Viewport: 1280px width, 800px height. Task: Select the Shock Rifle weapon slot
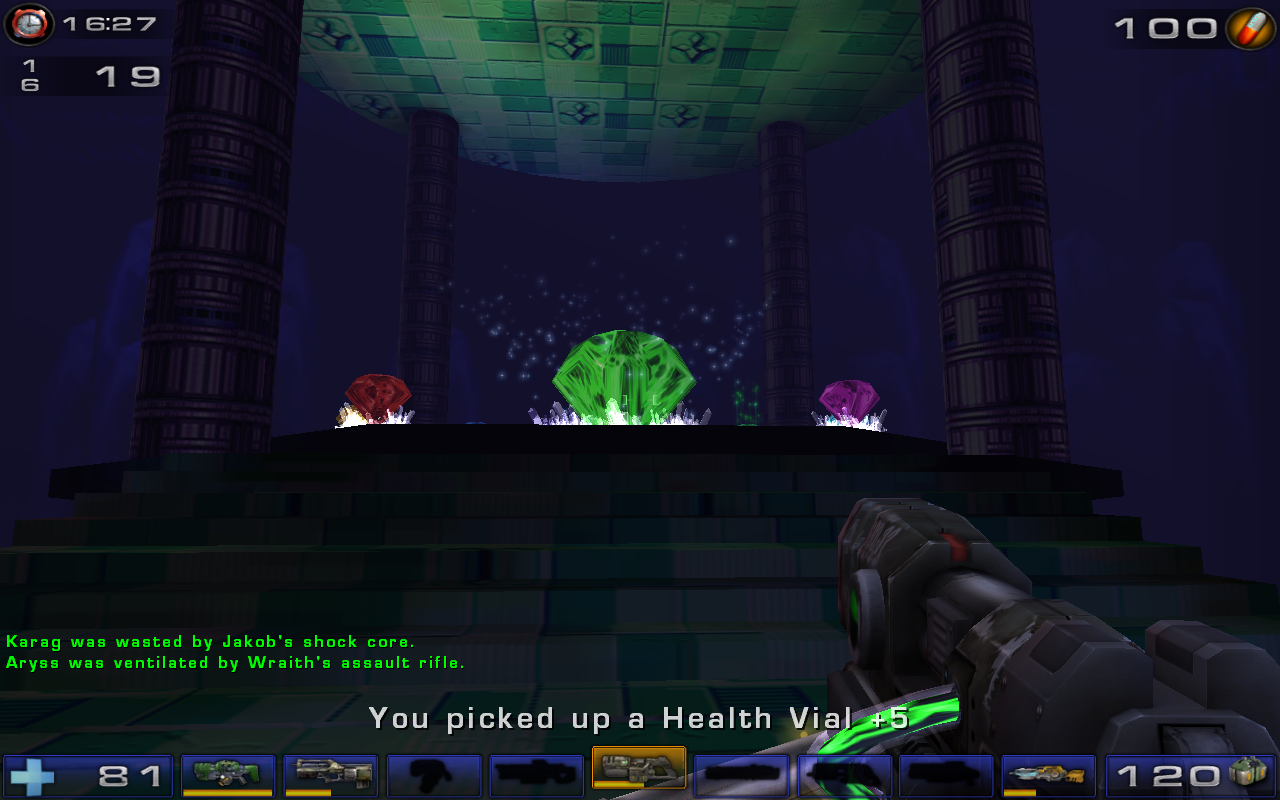tap(327, 773)
